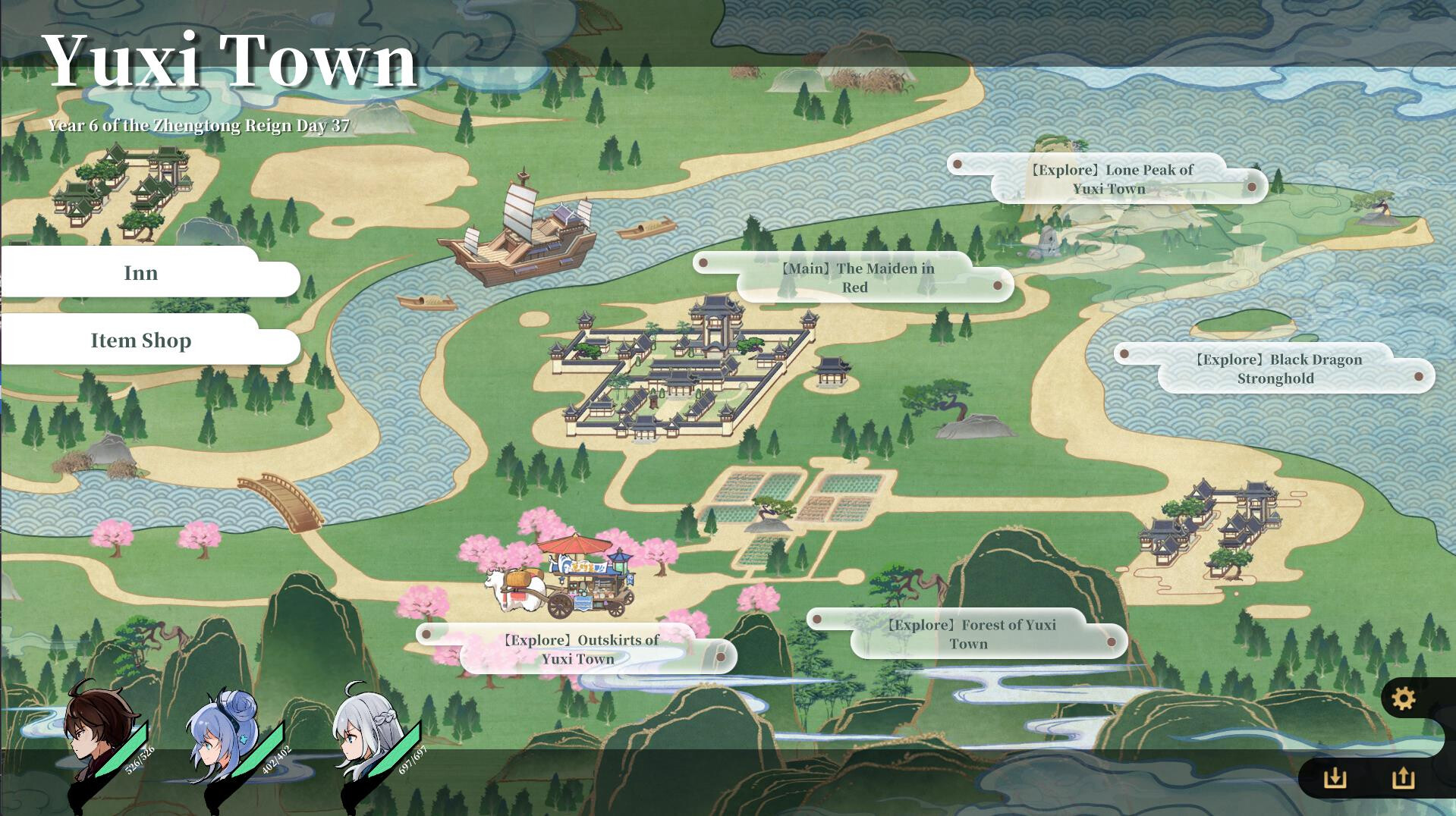Click the export upload icon beside save
Image resolution: width=1456 pixels, height=816 pixels.
1403,778
